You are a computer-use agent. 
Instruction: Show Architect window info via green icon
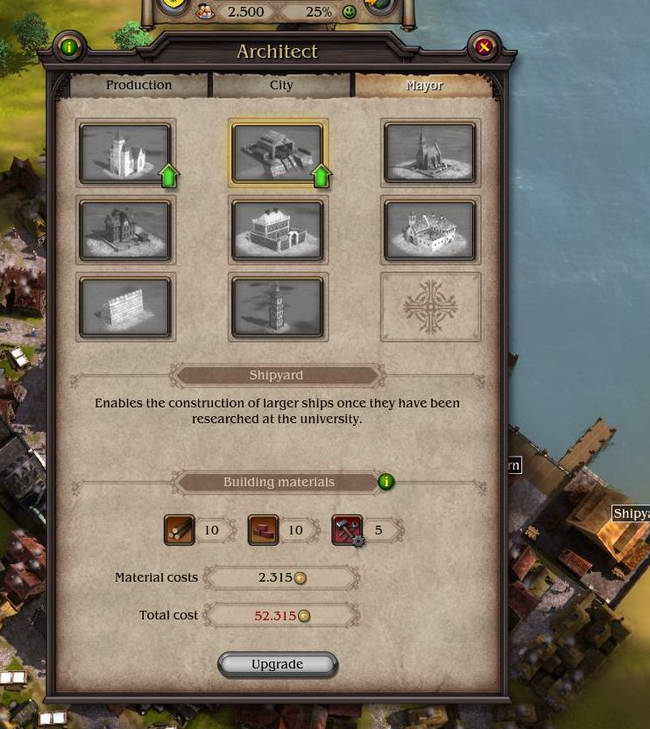(69, 46)
